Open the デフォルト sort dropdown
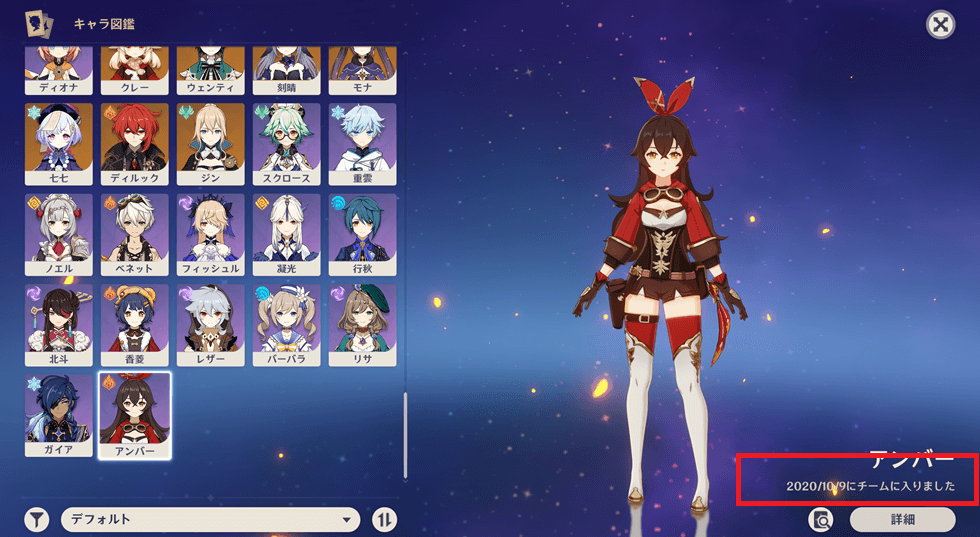The width and height of the screenshot is (980, 537). (211, 519)
